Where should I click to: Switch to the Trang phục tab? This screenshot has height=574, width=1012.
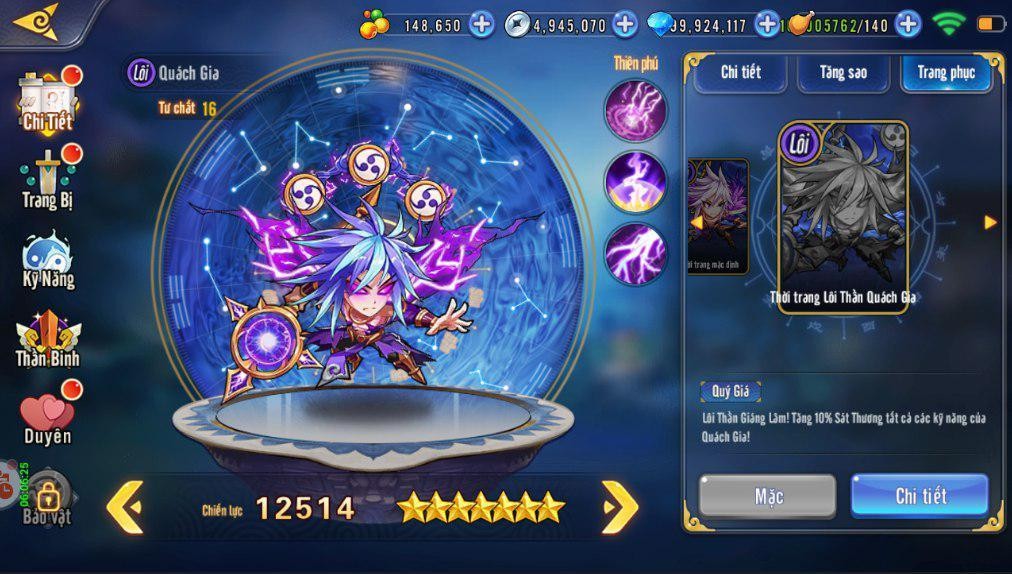(945, 73)
